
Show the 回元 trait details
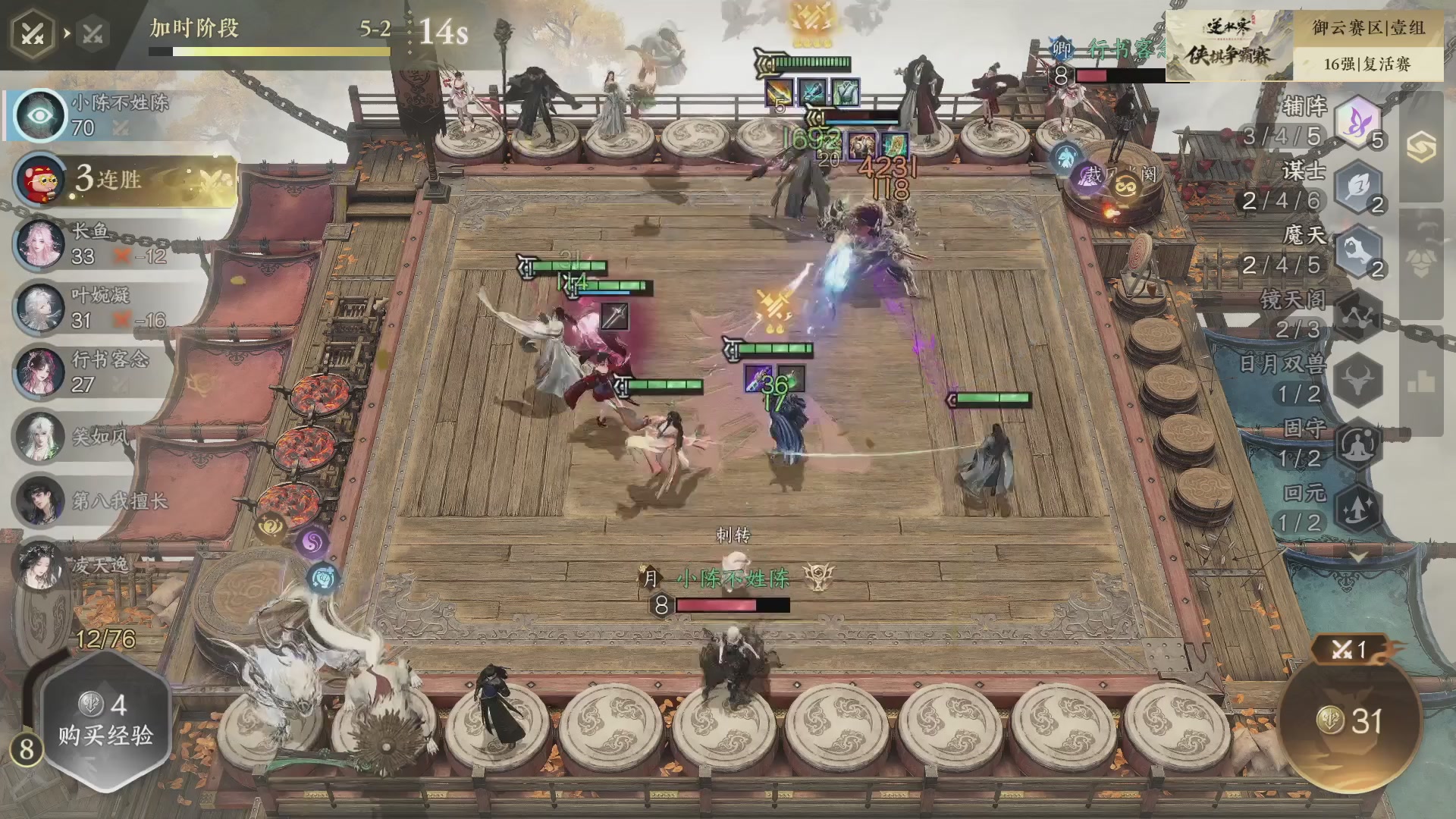tap(1357, 508)
